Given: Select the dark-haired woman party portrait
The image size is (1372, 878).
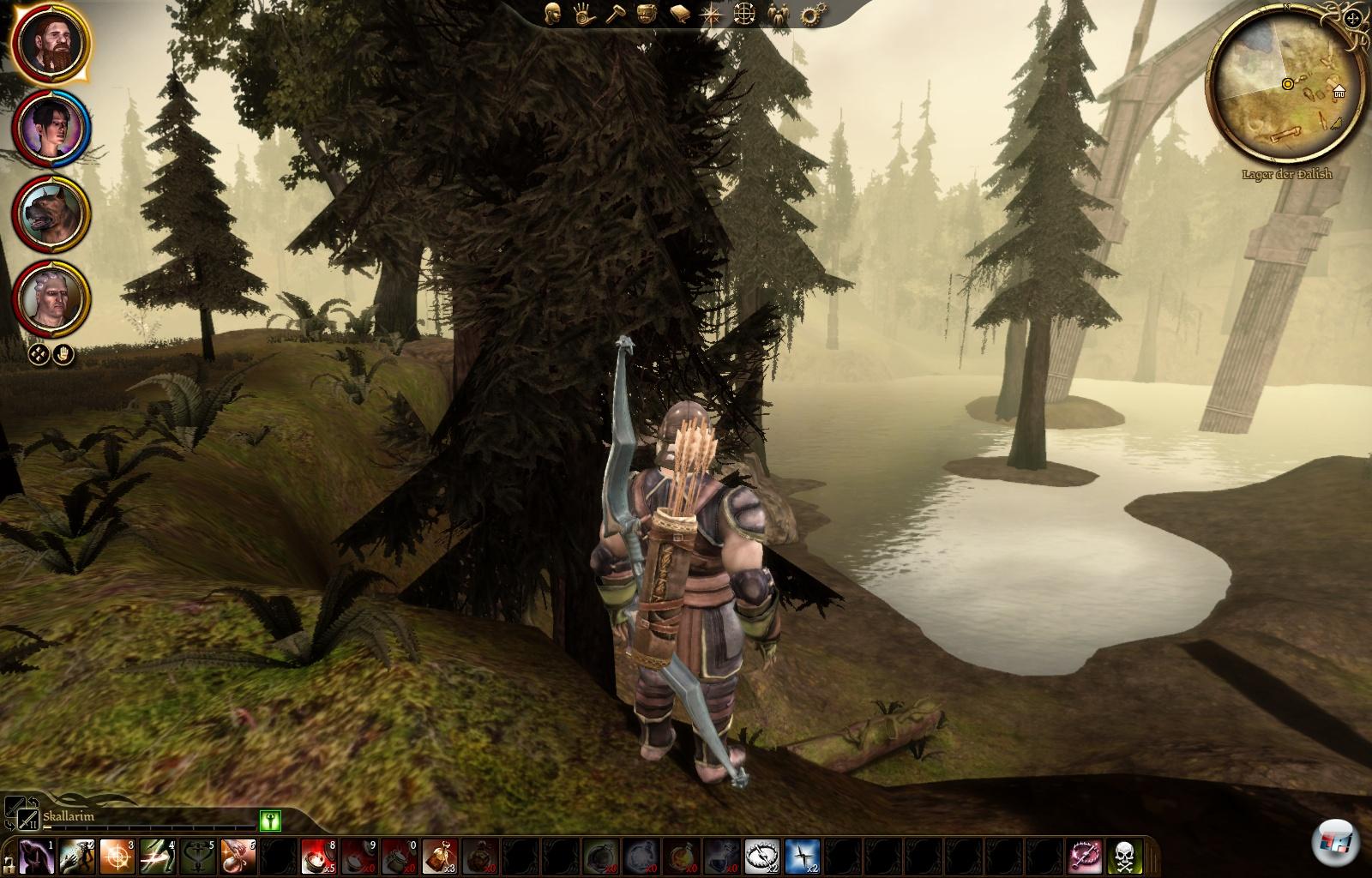Looking at the screenshot, I should tap(51, 129).
